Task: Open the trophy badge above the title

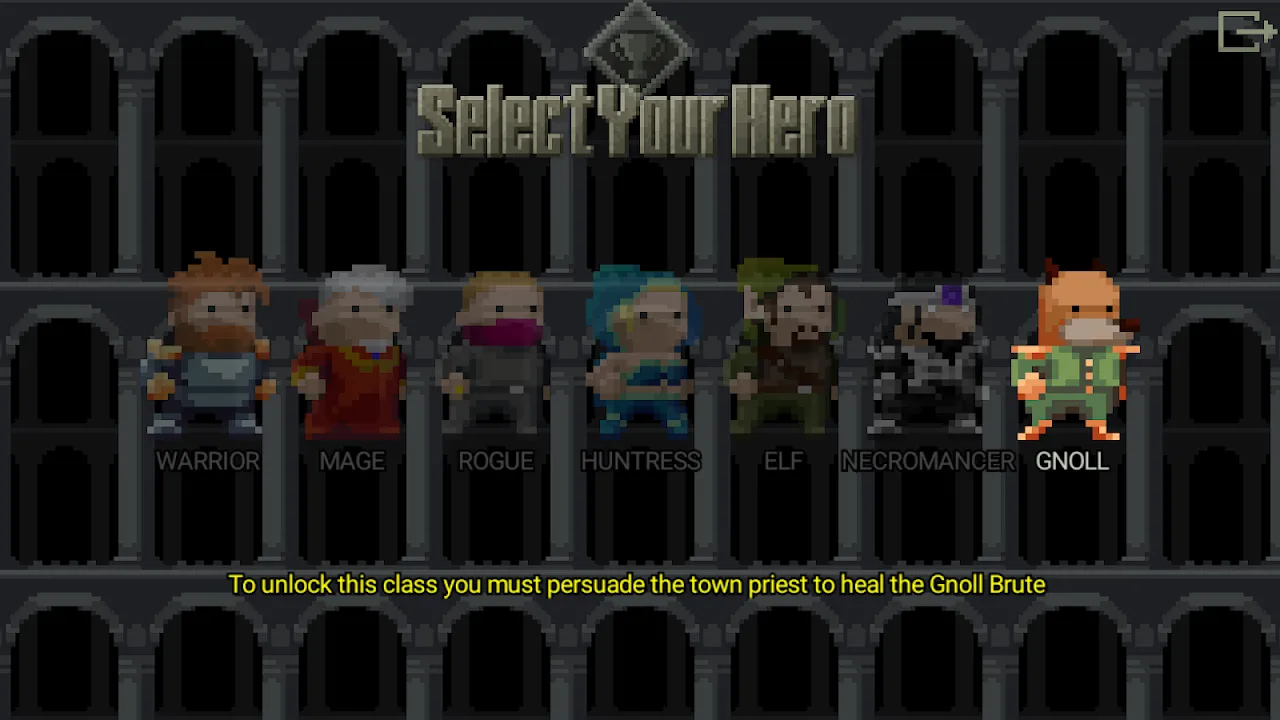Action: click(x=638, y=45)
